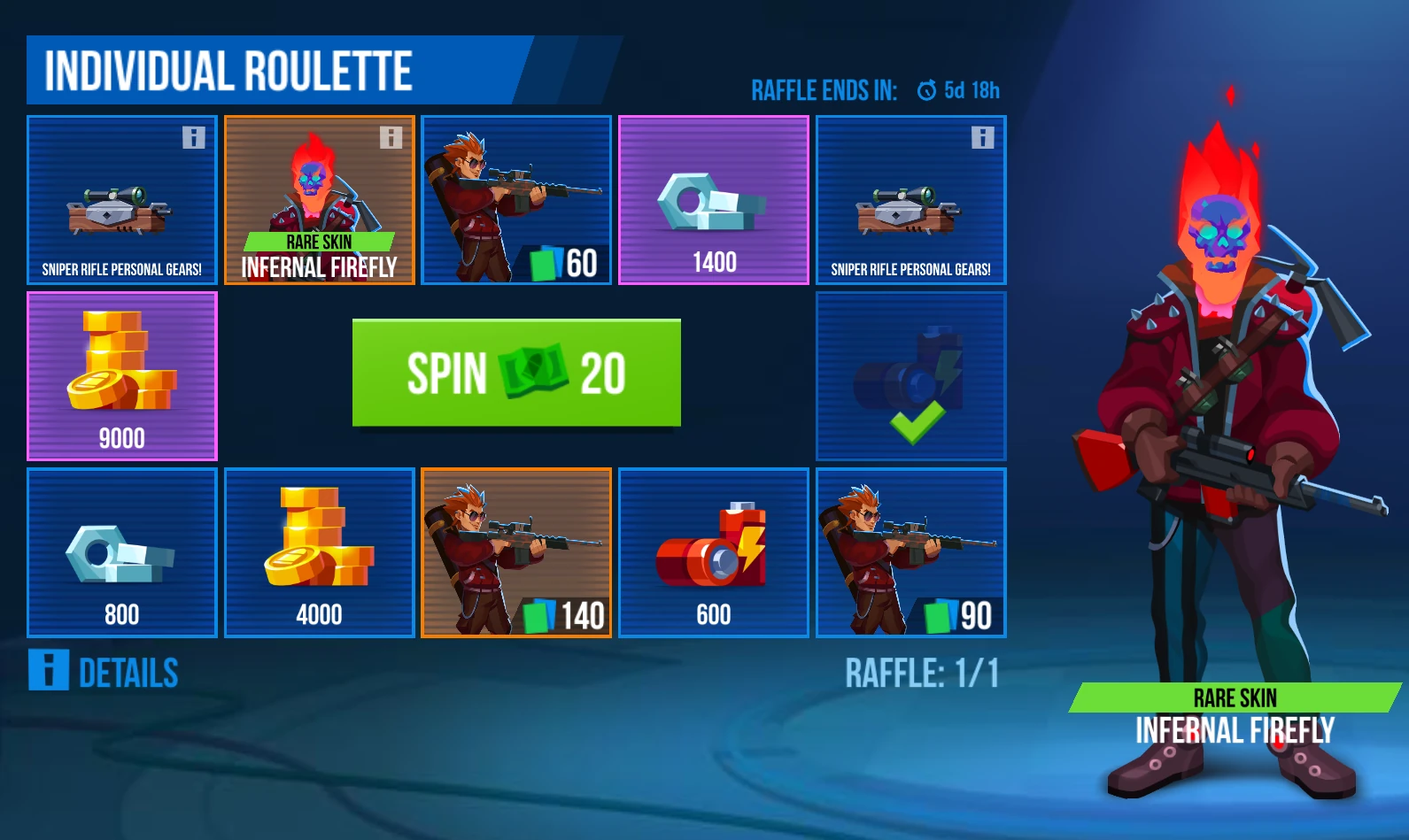The height and width of the screenshot is (840, 1409).
Task: Click the sniper character tile costing 140
Action: (515, 553)
